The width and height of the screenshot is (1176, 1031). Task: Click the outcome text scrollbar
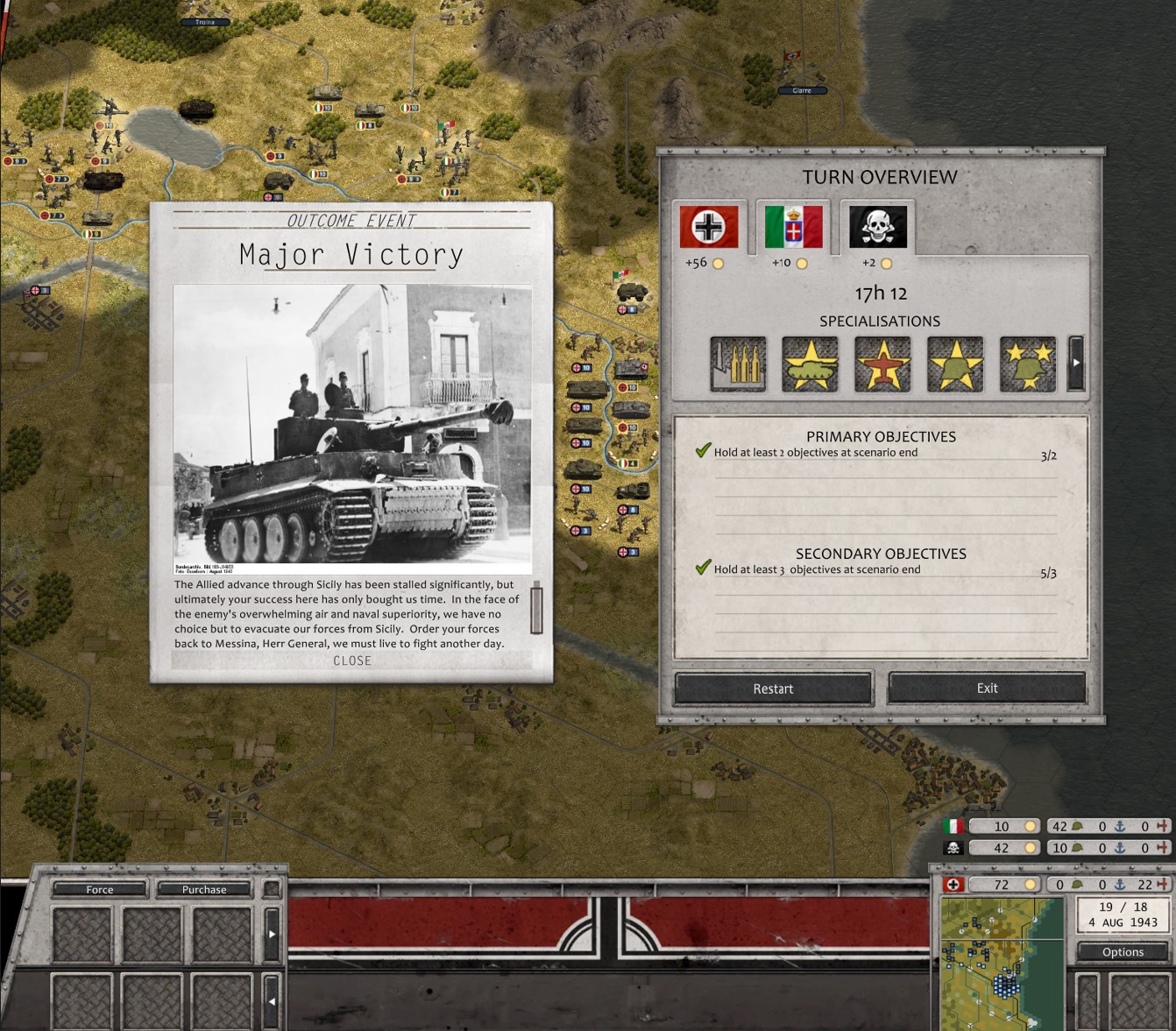tap(536, 608)
